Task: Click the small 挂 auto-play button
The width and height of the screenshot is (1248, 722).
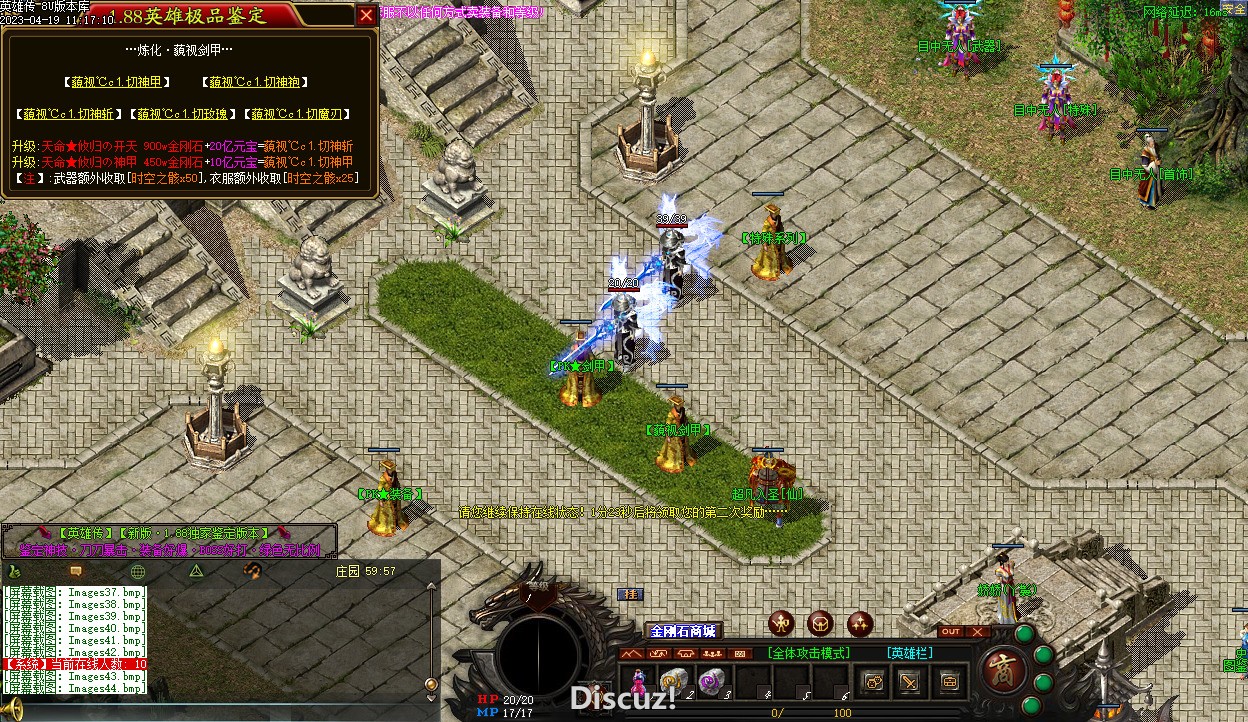Action: [x=629, y=594]
